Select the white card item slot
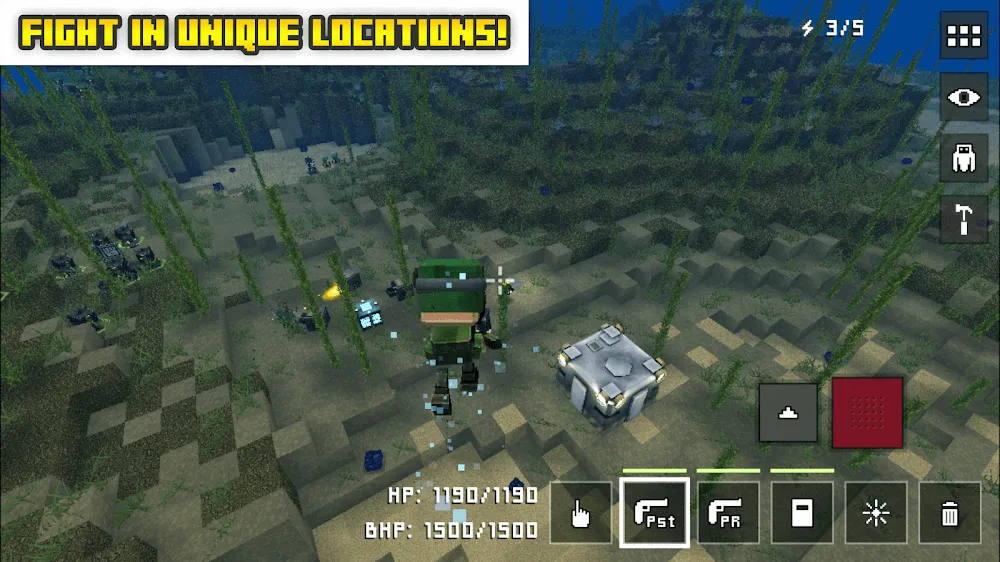This screenshot has width=1000, height=562. (x=802, y=513)
